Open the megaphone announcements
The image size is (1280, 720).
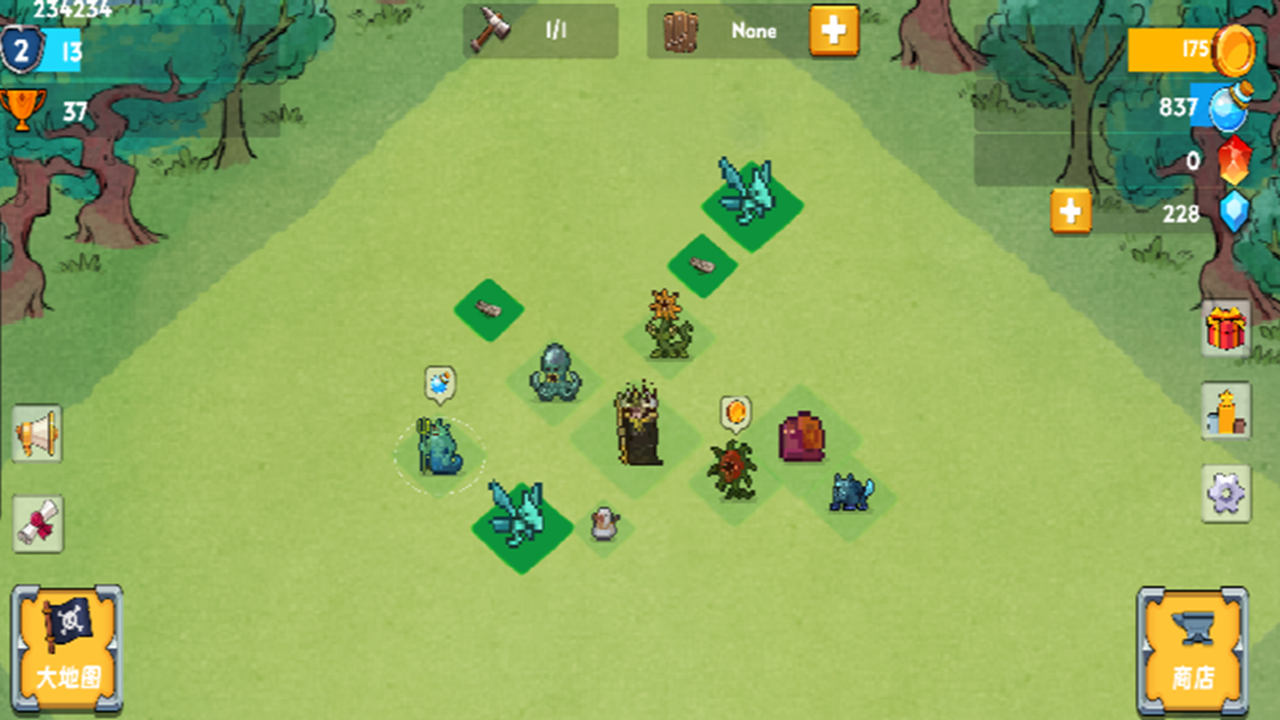point(37,434)
